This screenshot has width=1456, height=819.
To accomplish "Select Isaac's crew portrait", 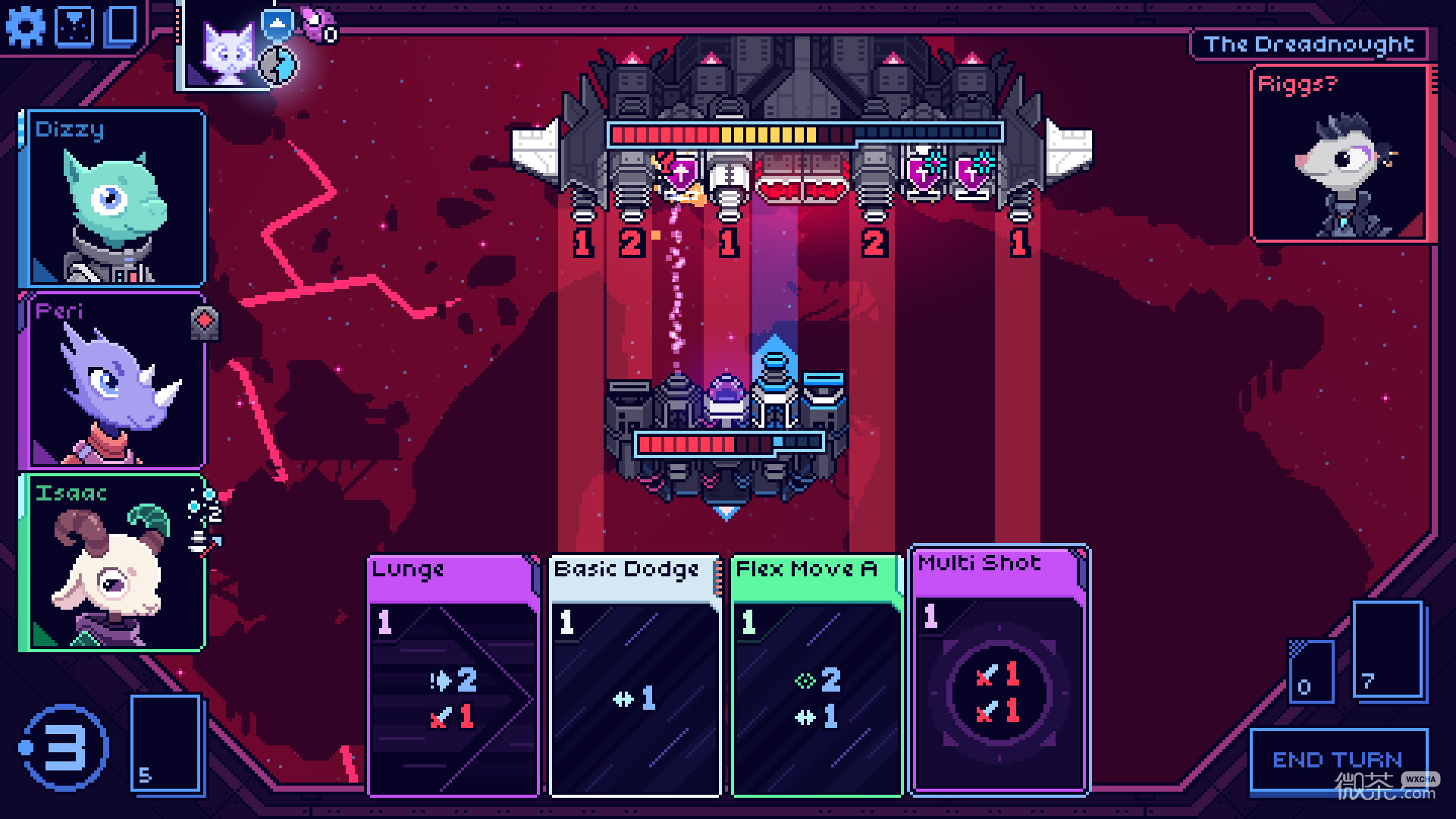I will [114, 563].
